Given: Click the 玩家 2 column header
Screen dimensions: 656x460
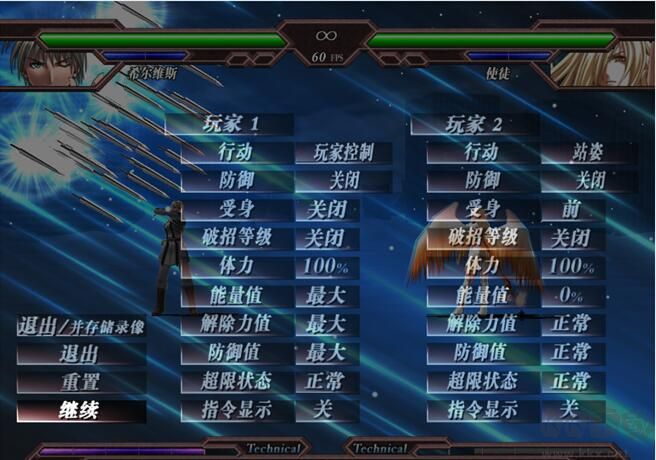Looking at the screenshot, I should 474,125.
